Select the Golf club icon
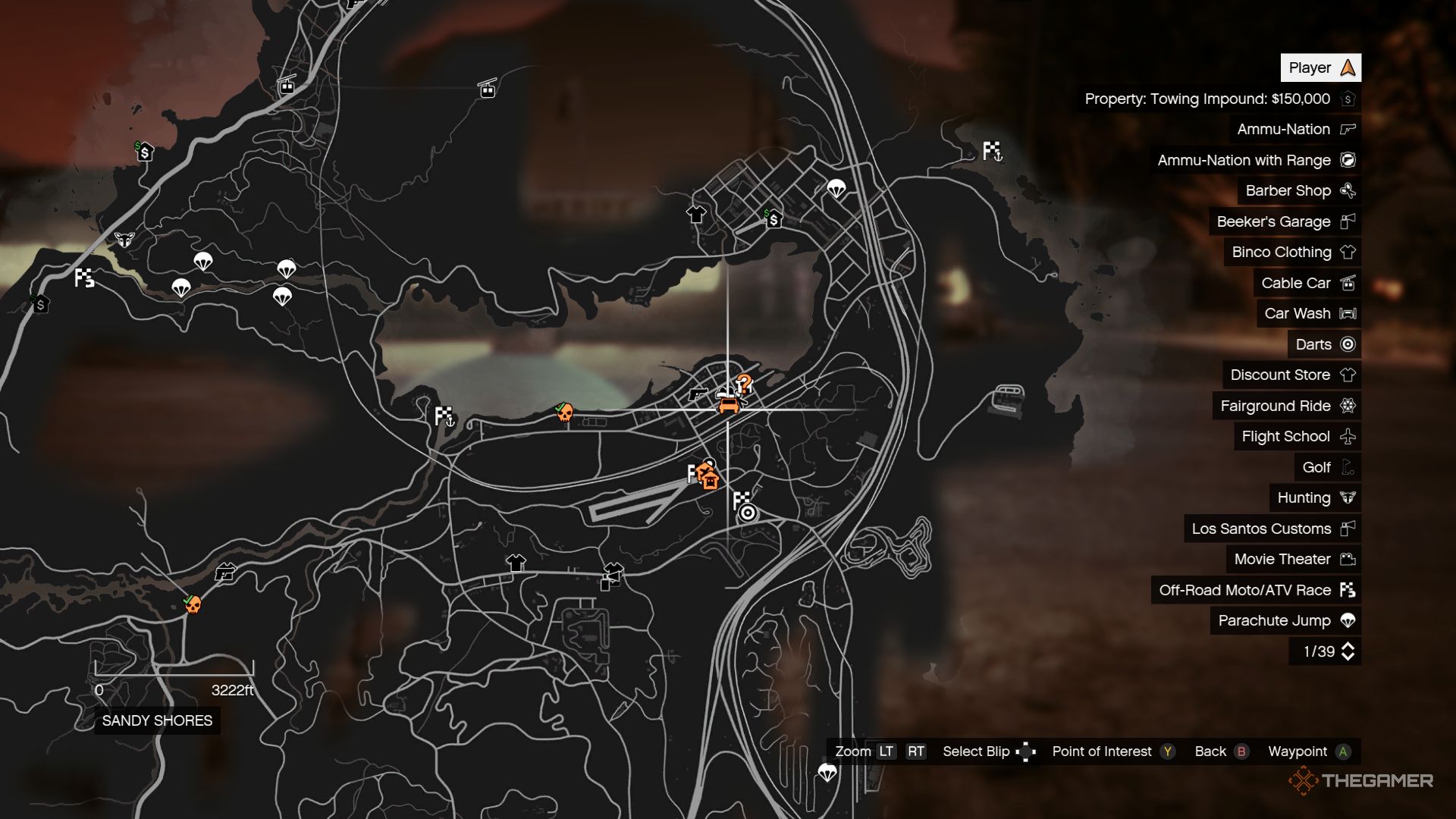1456x819 pixels. (1349, 467)
